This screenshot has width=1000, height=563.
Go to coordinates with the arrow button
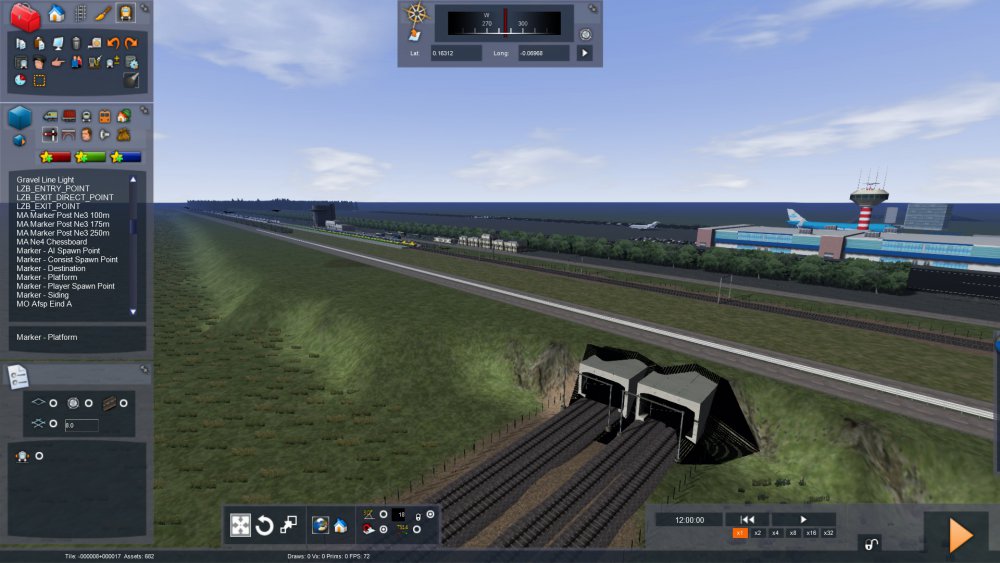click(585, 52)
